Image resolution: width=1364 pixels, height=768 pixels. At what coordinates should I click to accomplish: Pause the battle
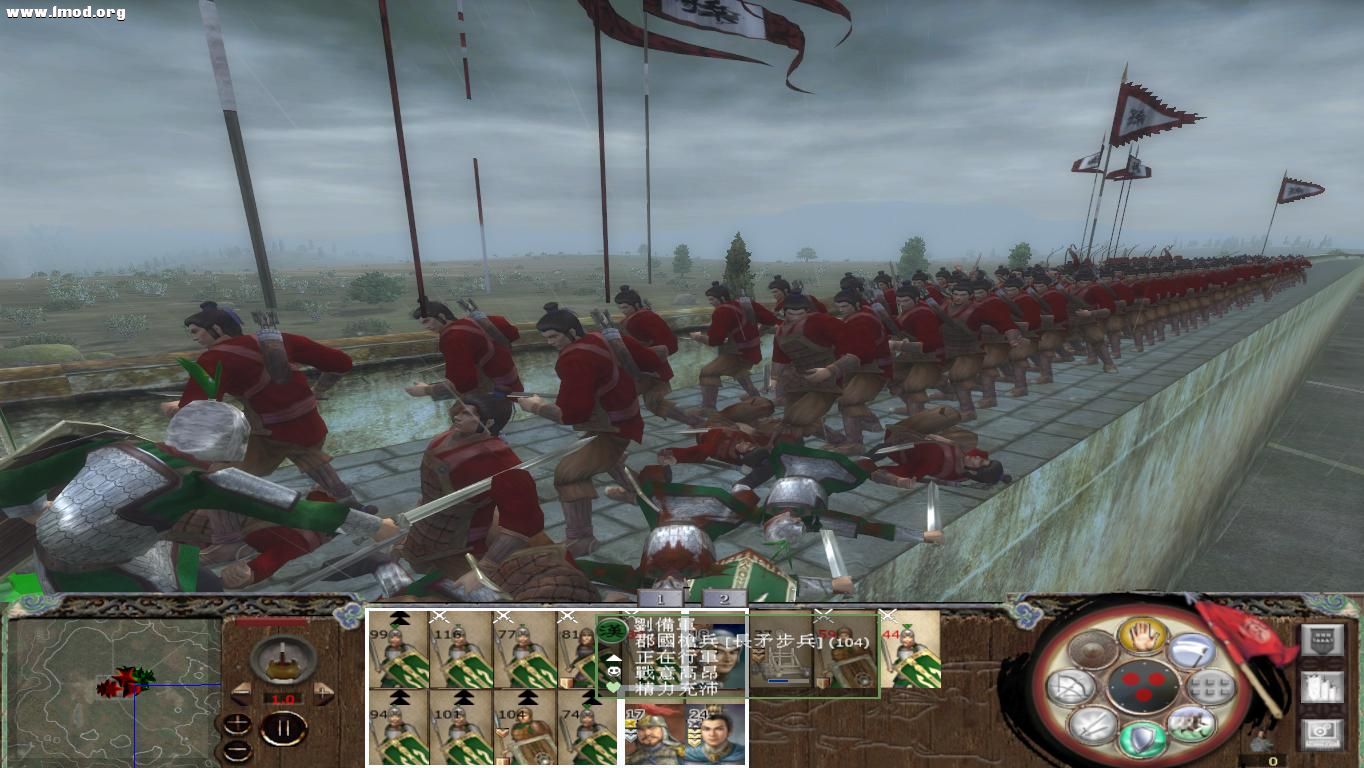(285, 728)
